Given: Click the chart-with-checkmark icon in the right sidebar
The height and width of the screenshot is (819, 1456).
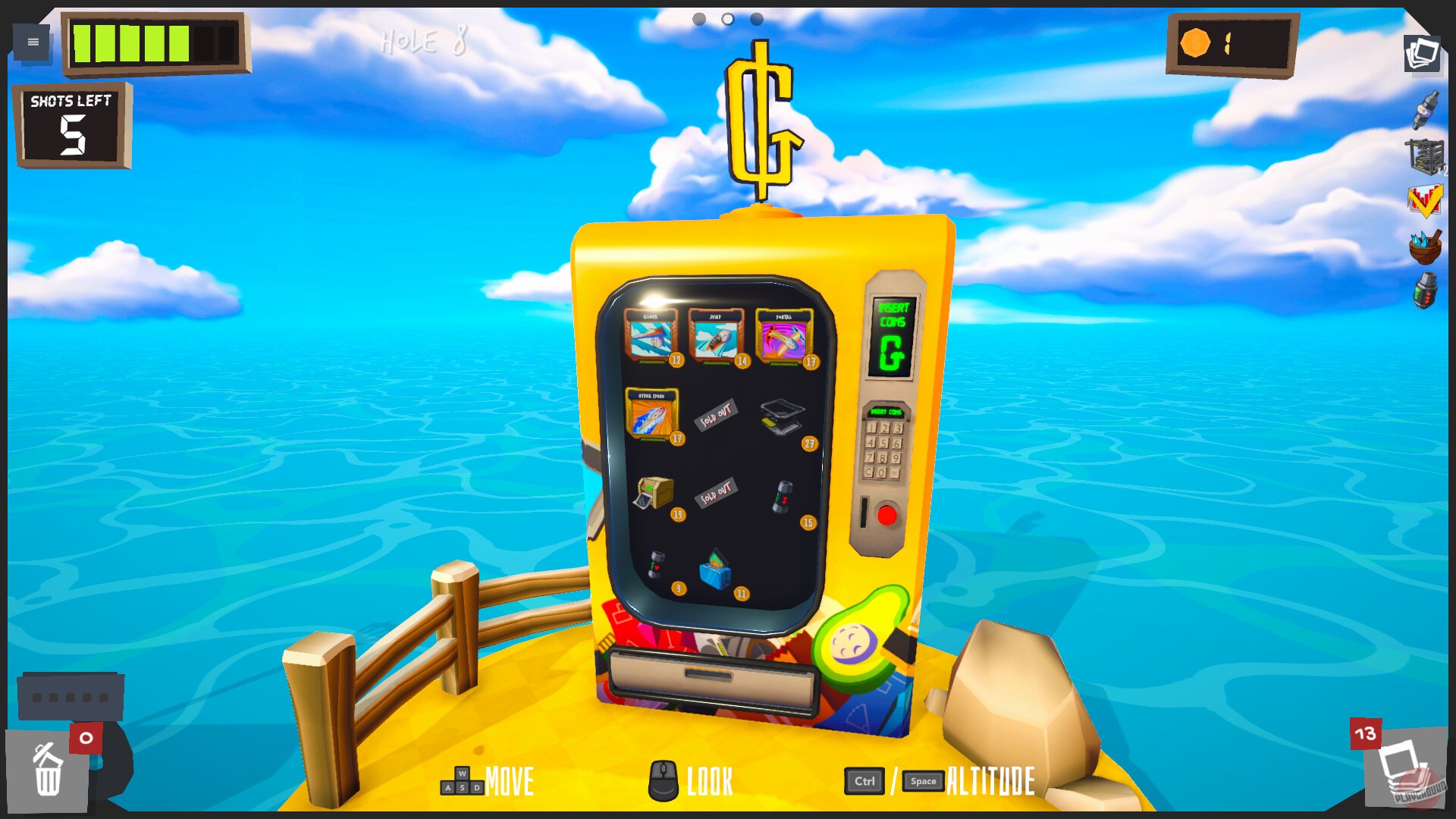Looking at the screenshot, I should tap(1426, 199).
